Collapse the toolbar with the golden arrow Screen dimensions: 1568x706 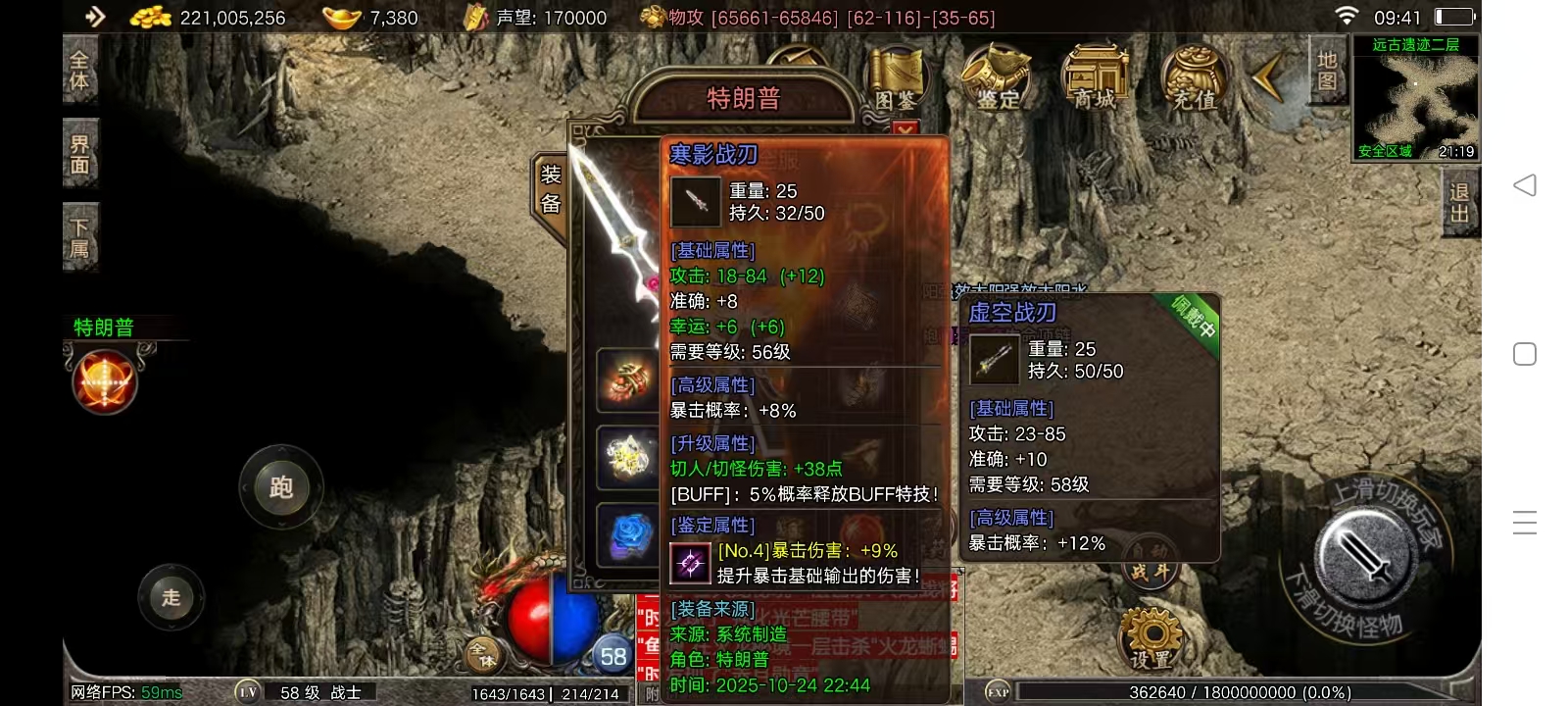pyautogui.click(x=1268, y=76)
